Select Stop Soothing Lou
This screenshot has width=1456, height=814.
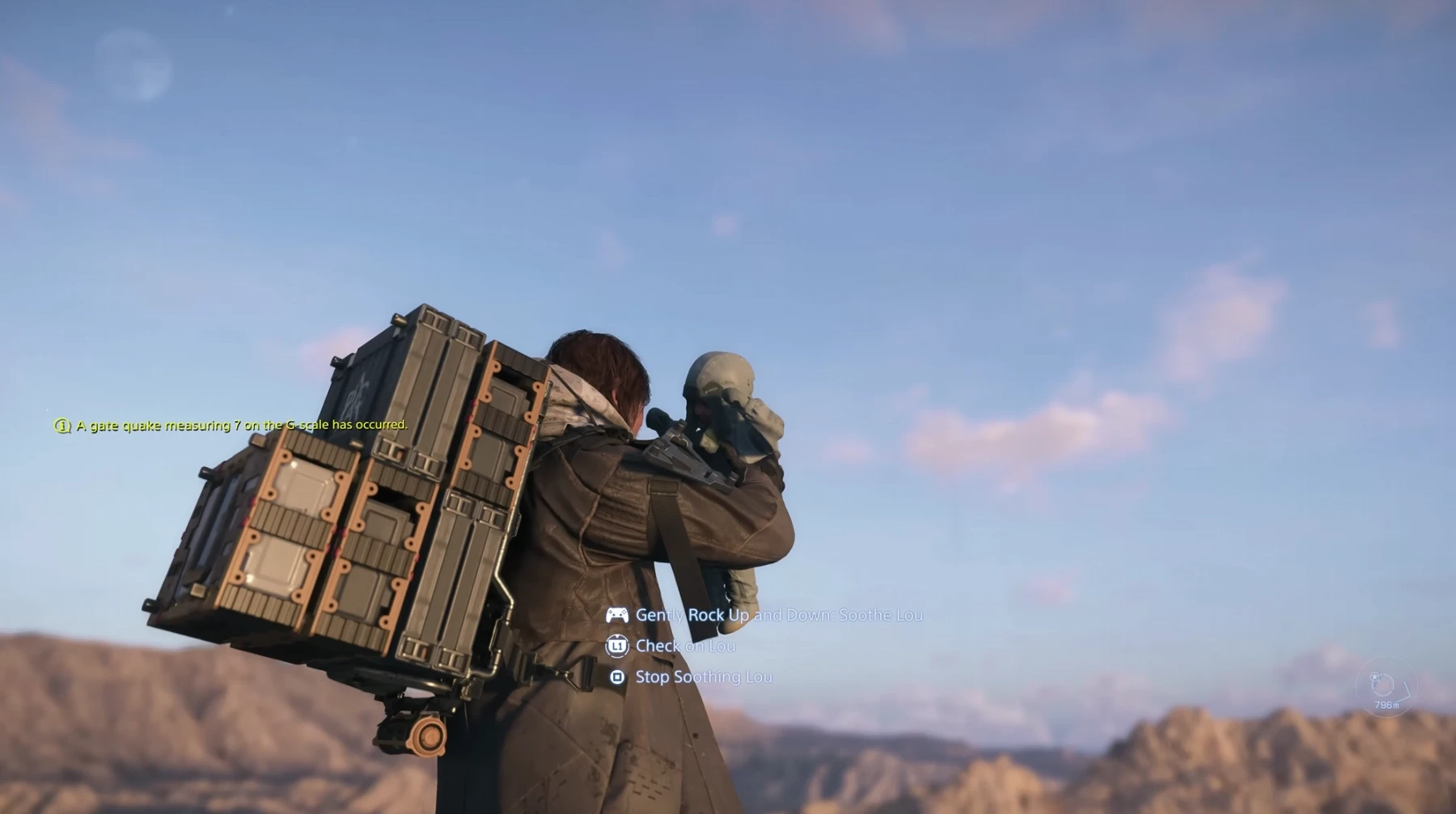click(x=703, y=677)
